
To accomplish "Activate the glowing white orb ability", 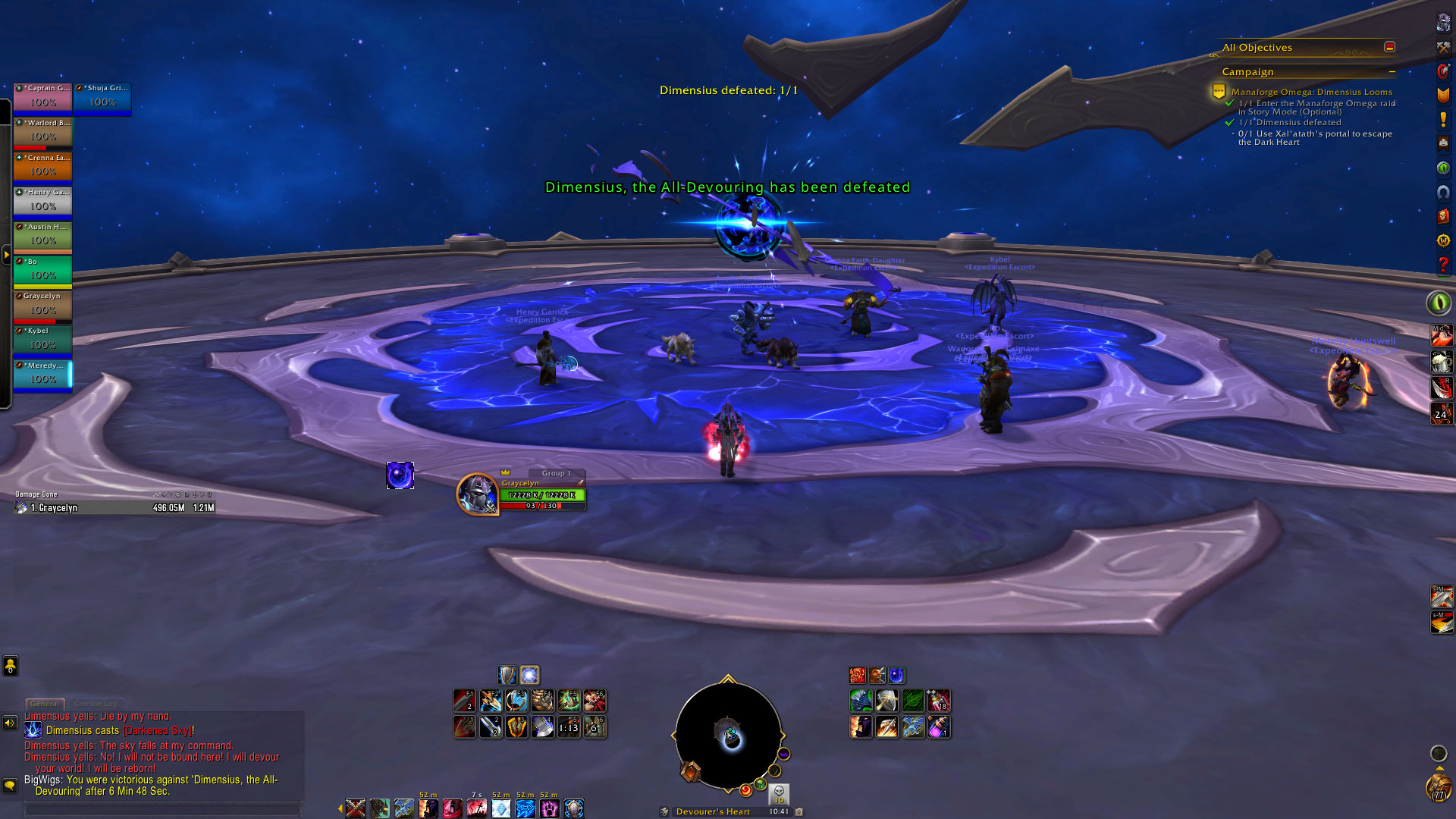I will pyautogui.click(x=529, y=675).
